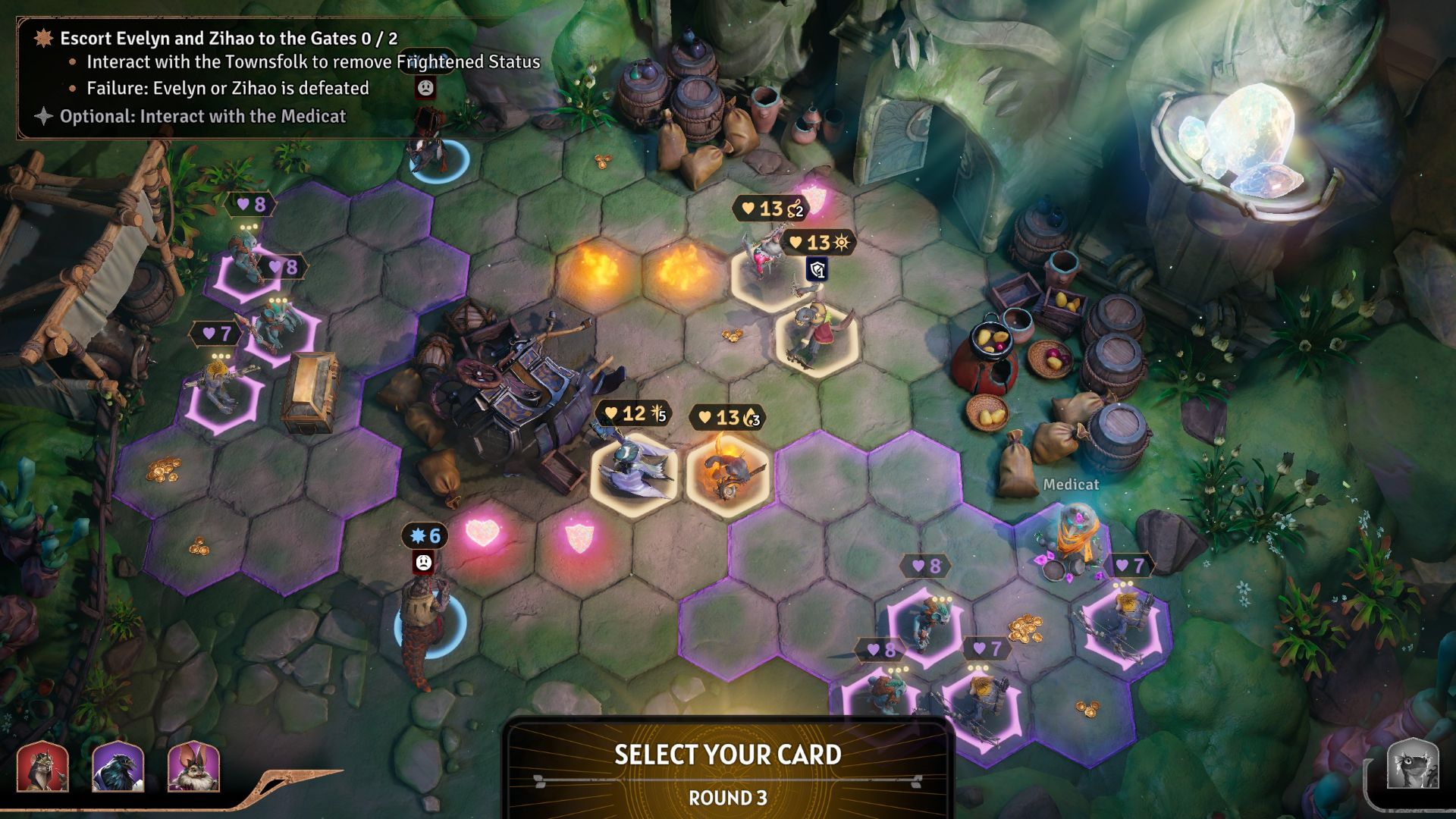Select the bat hero portrait

click(x=193, y=767)
